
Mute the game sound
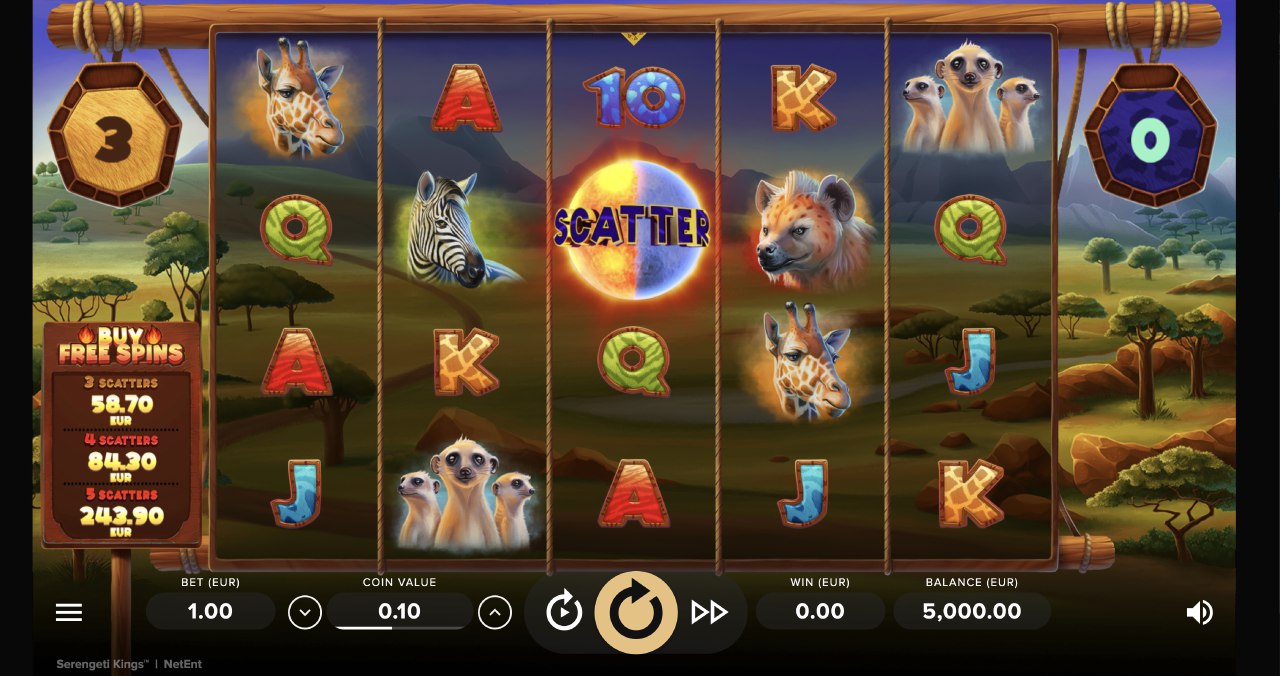click(1199, 612)
